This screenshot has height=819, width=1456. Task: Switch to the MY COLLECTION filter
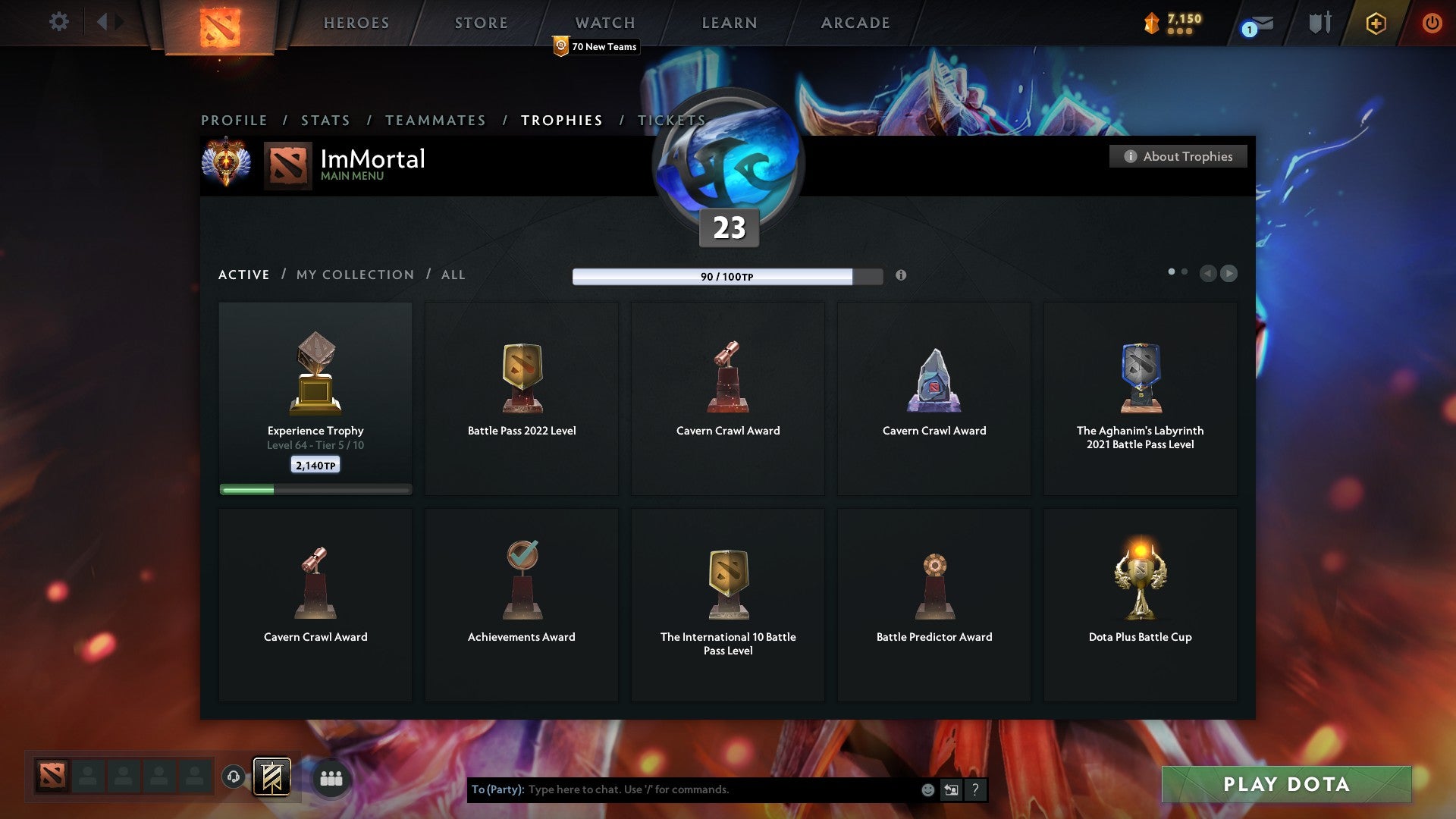(354, 275)
